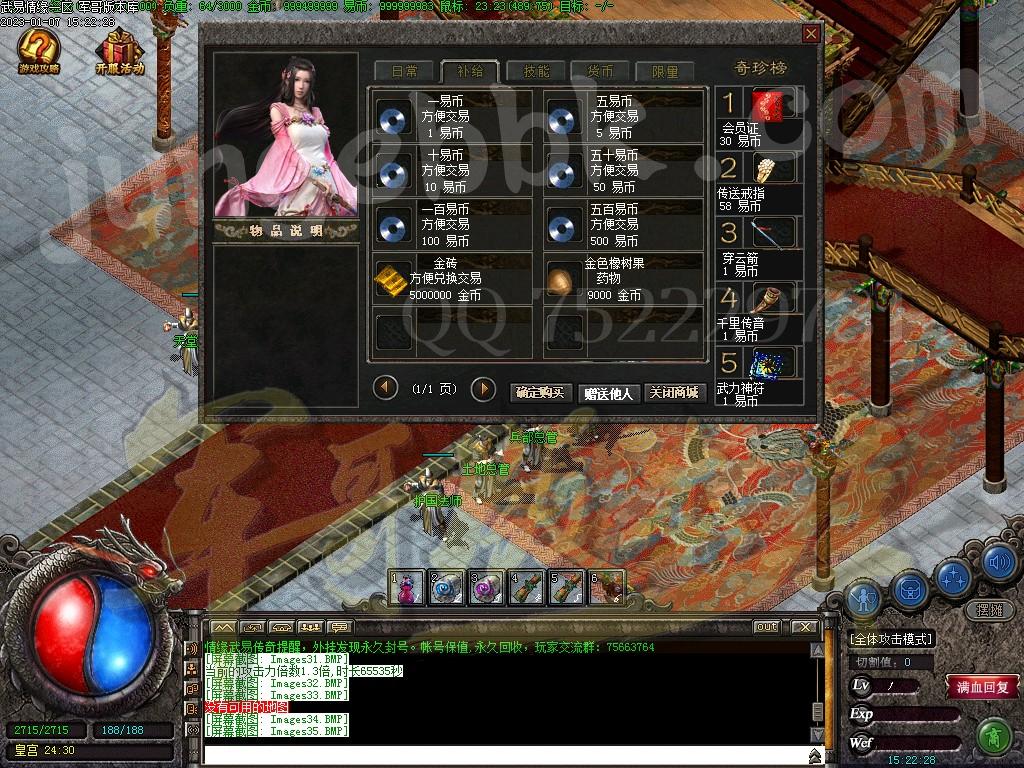Go to the previous shop page arrow

click(385, 388)
